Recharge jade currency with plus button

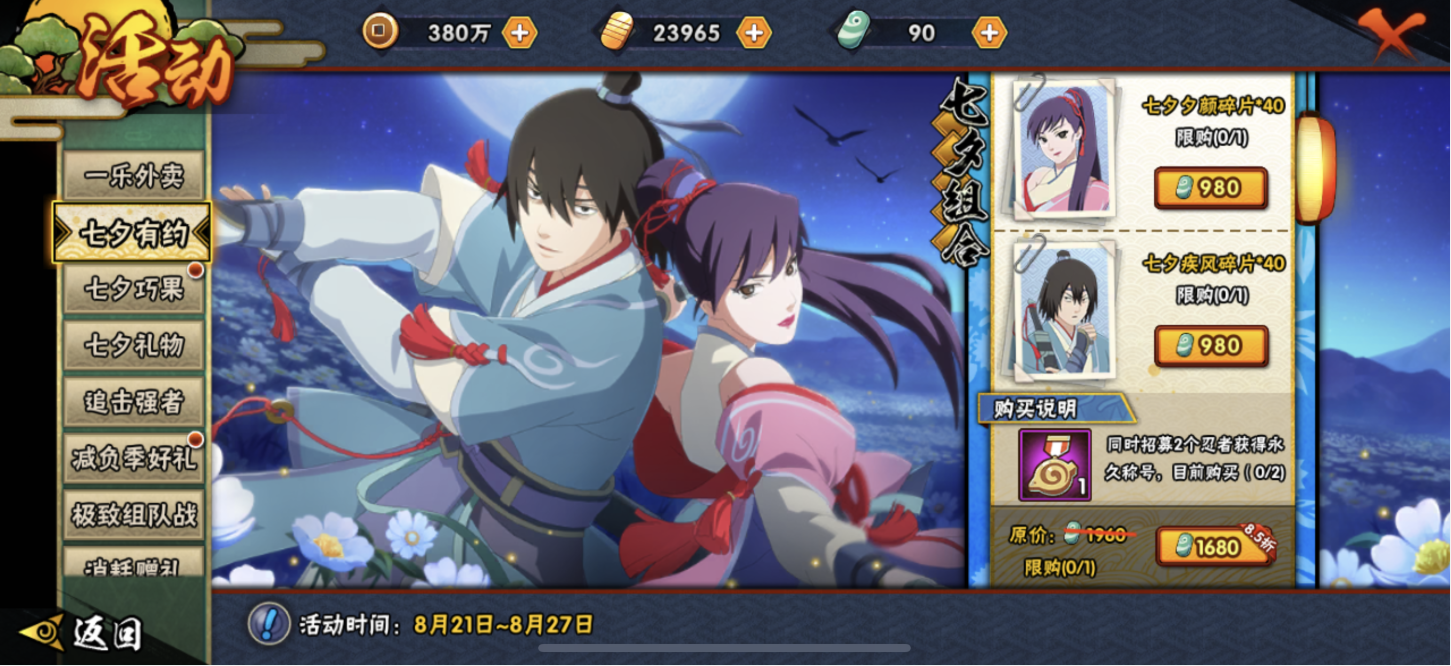(988, 33)
